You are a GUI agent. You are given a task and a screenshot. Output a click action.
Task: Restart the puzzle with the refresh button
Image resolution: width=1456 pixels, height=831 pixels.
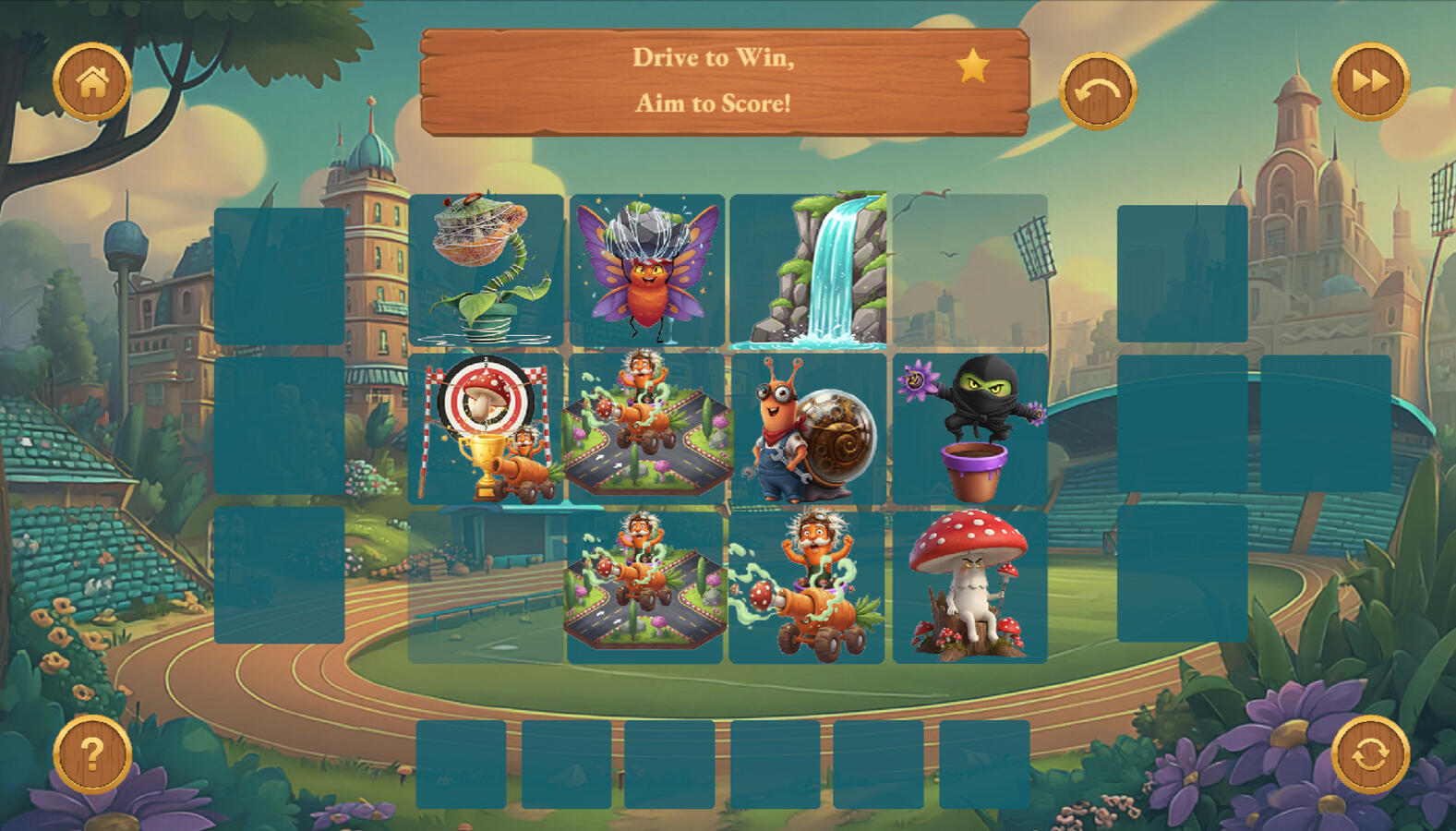[x=1370, y=753]
